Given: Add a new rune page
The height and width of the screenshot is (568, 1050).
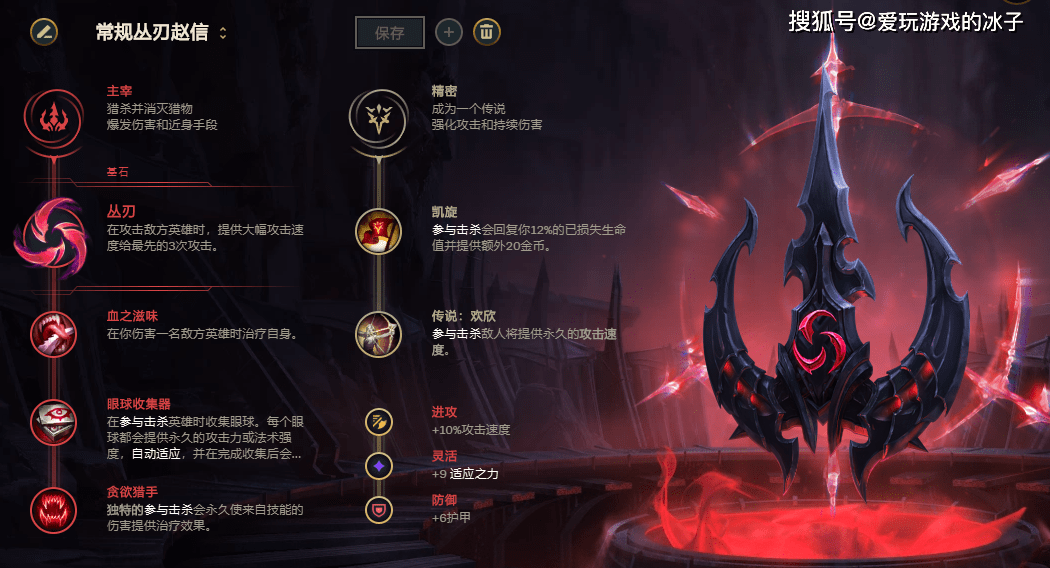Looking at the screenshot, I should point(447,32).
